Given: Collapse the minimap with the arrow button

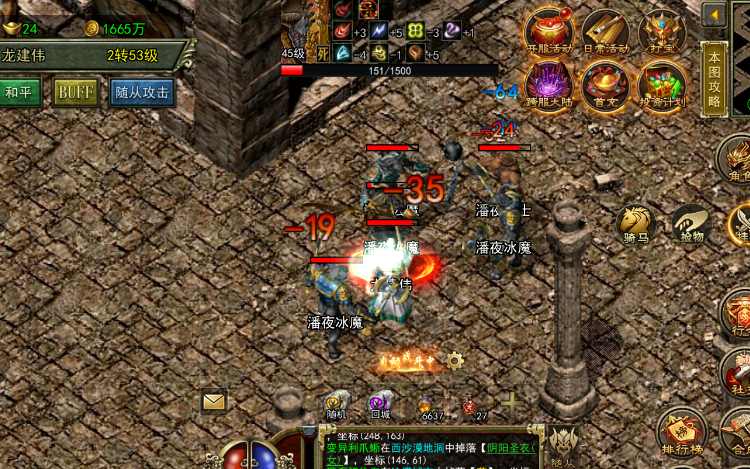Looking at the screenshot, I should point(714,14).
